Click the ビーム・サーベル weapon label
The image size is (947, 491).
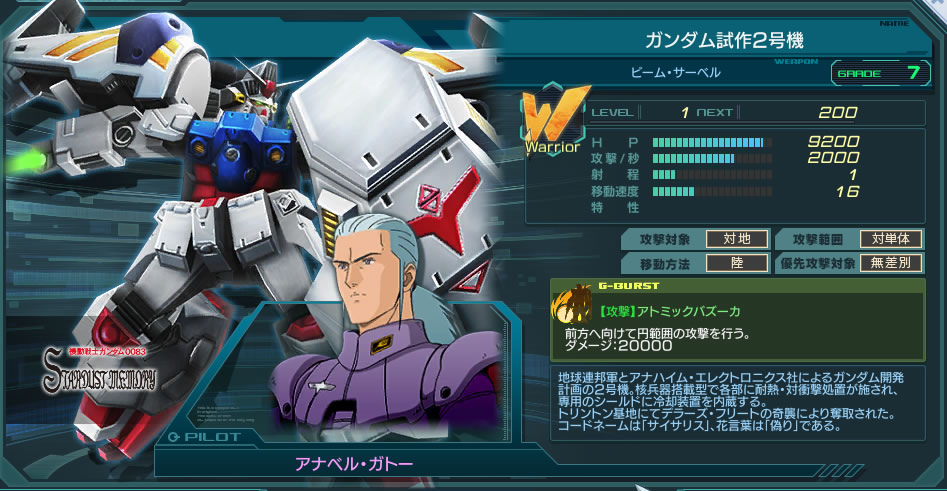click(x=675, y=72)
